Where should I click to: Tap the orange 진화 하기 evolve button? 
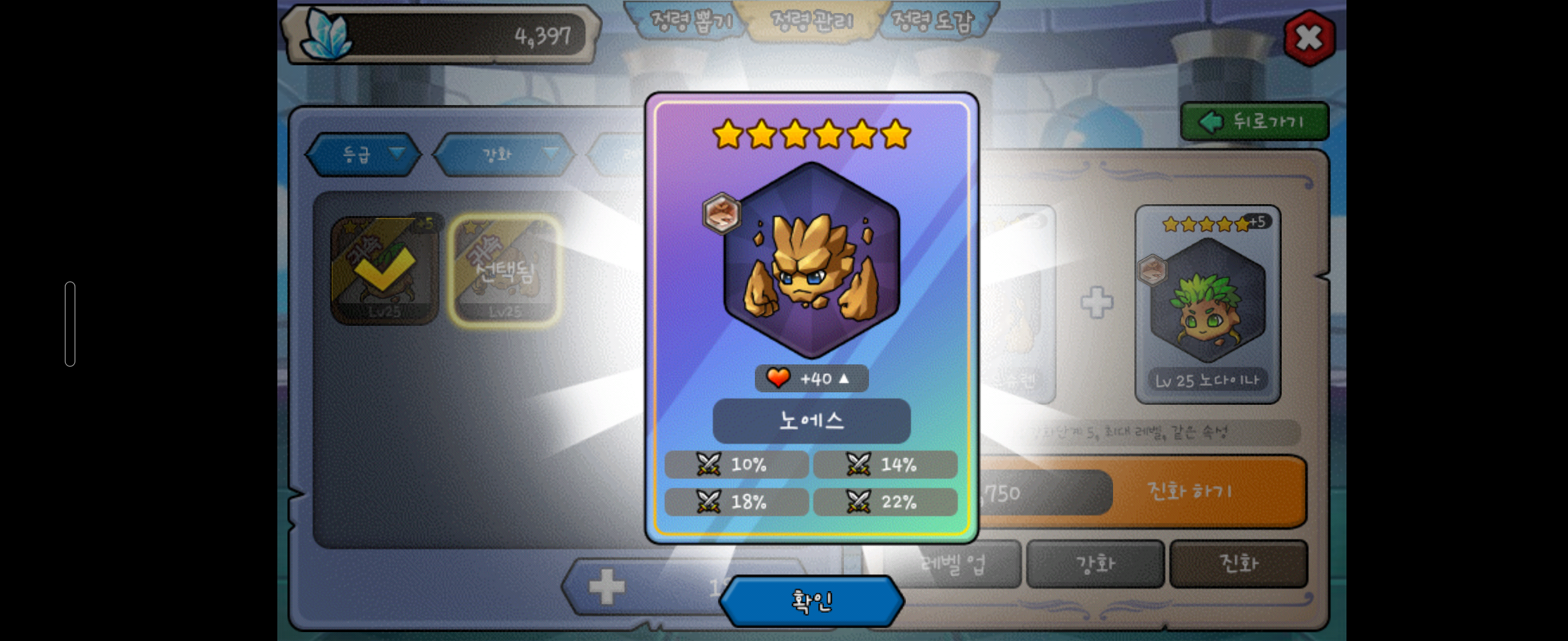1190,491
